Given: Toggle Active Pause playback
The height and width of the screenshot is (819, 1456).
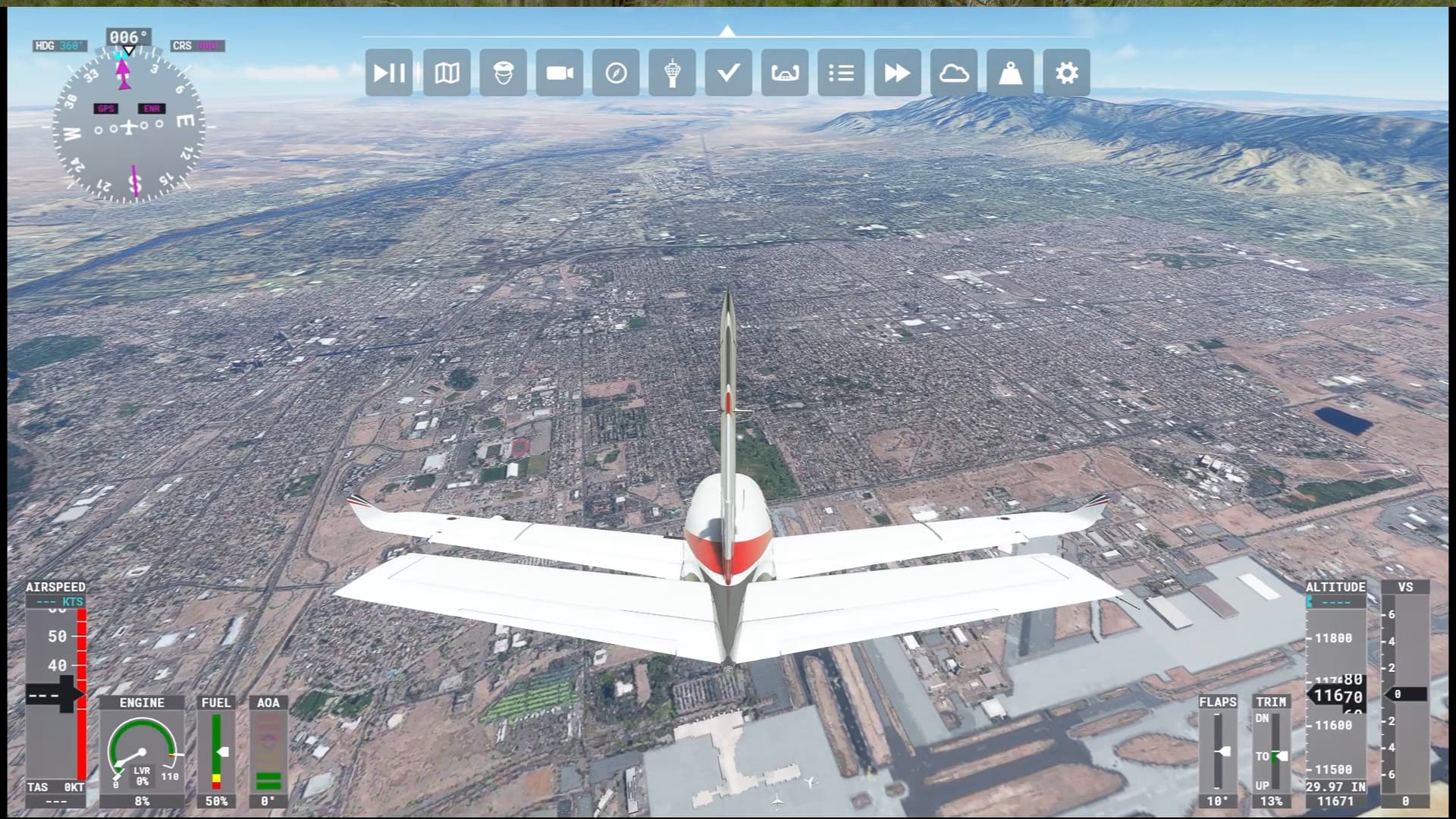Looking at the screenshot, I should [389, 73].
